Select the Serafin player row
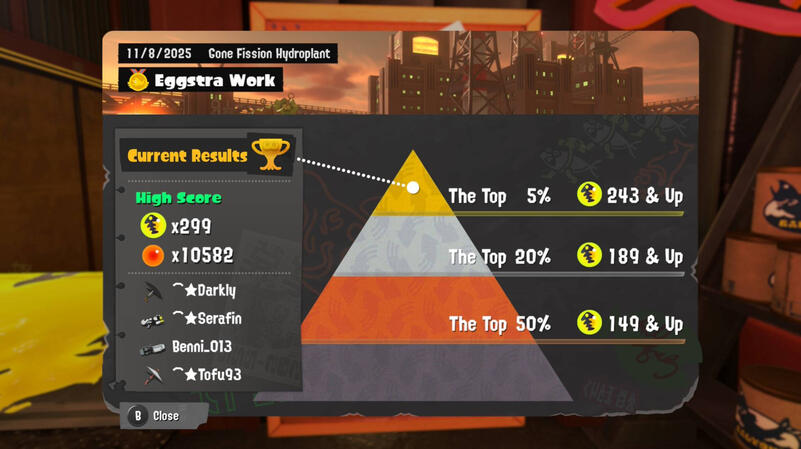801x449 pixels. [x=207, y=319]
